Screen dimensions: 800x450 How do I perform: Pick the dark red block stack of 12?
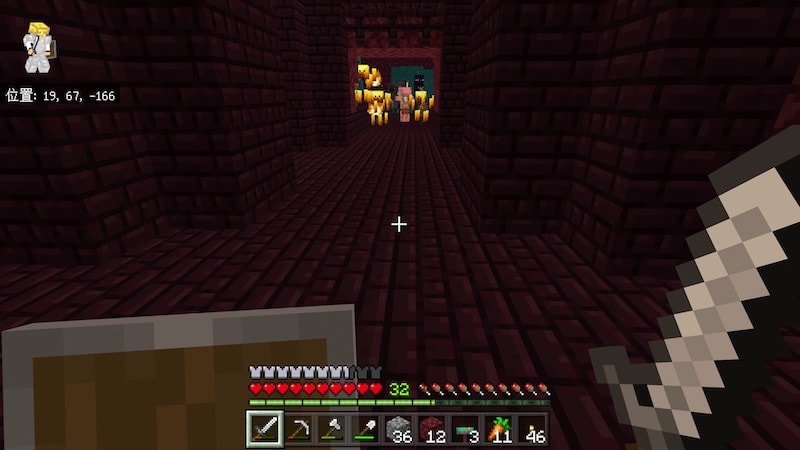[431, 429]
